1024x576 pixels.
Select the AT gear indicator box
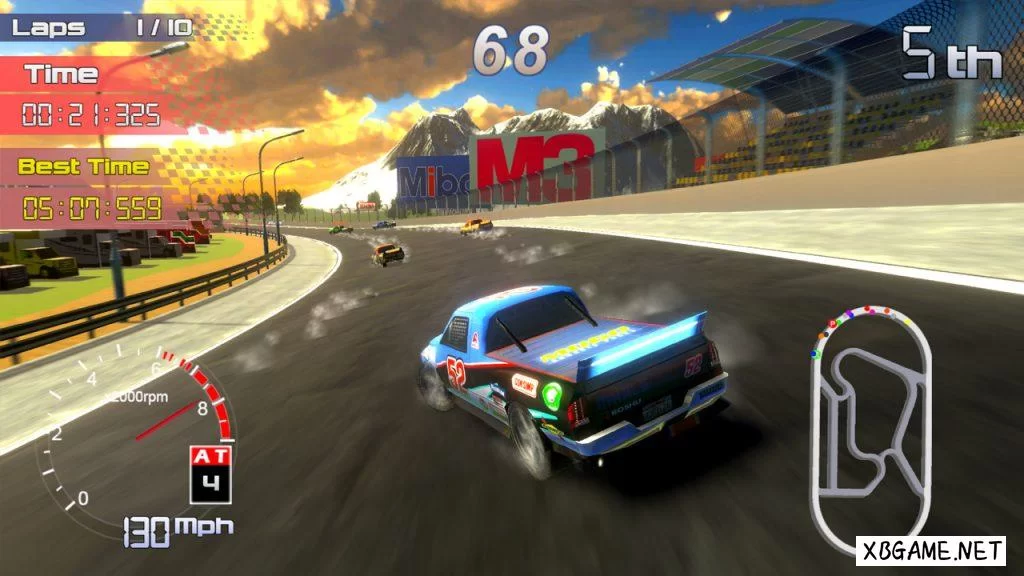click(x=210, y=474)
